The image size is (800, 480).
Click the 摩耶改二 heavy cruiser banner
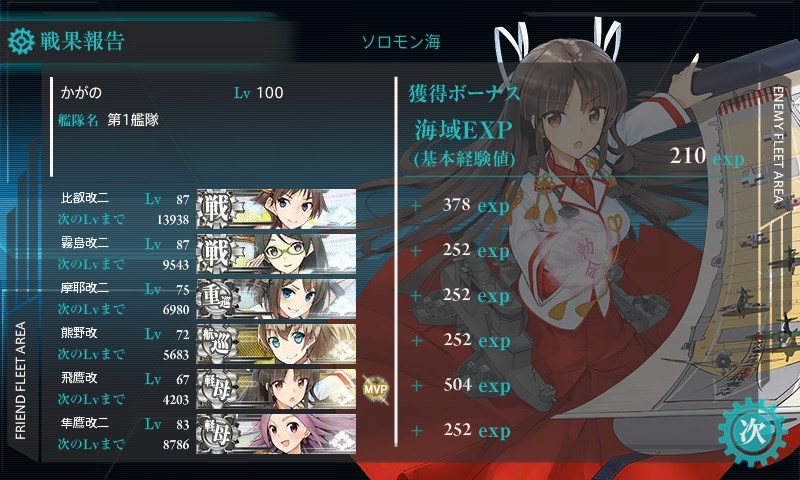[276, 296]
